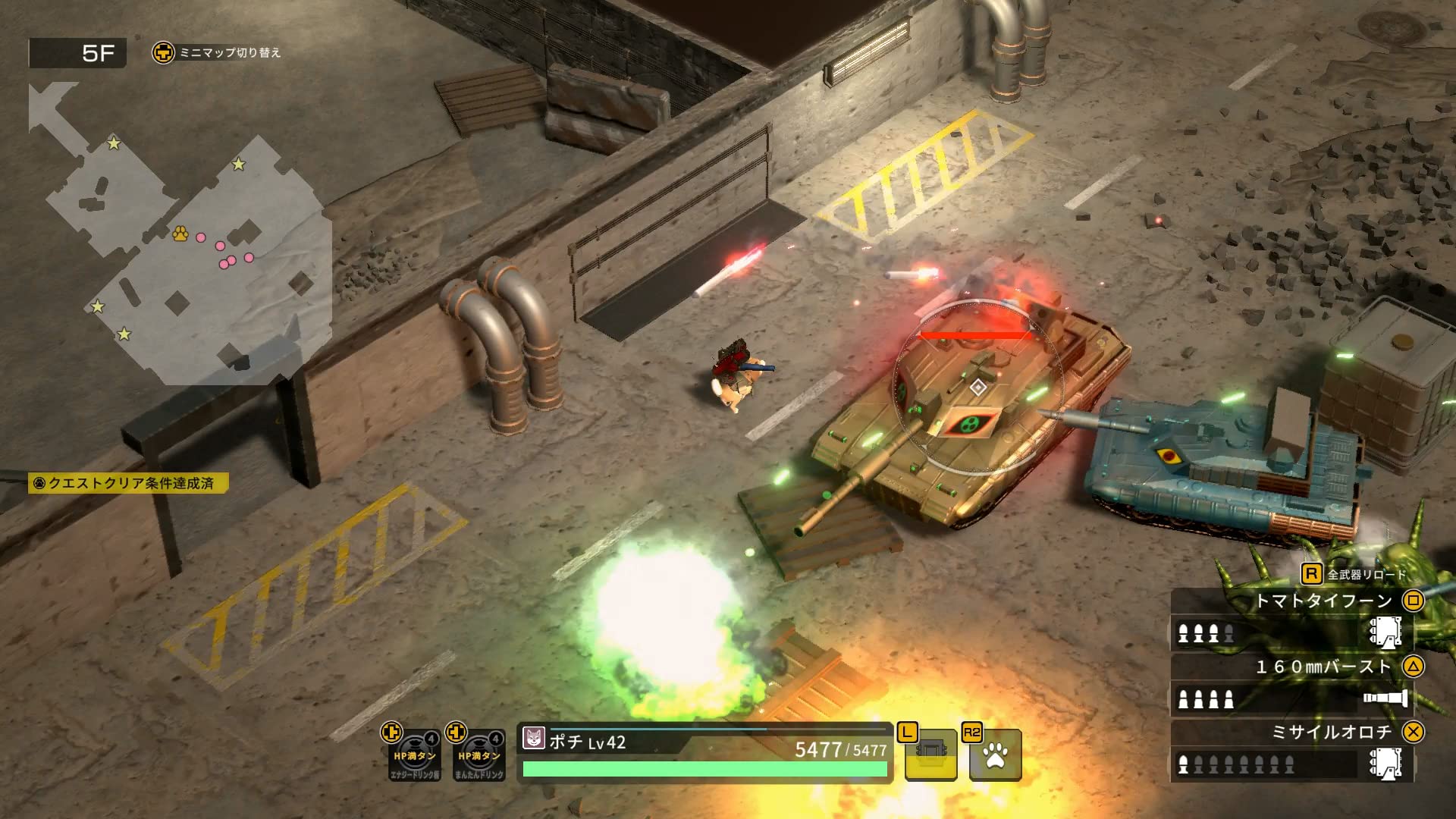Use the エナジードリンク HP item
The image size is (1456, 819).
tap(414, 755)
